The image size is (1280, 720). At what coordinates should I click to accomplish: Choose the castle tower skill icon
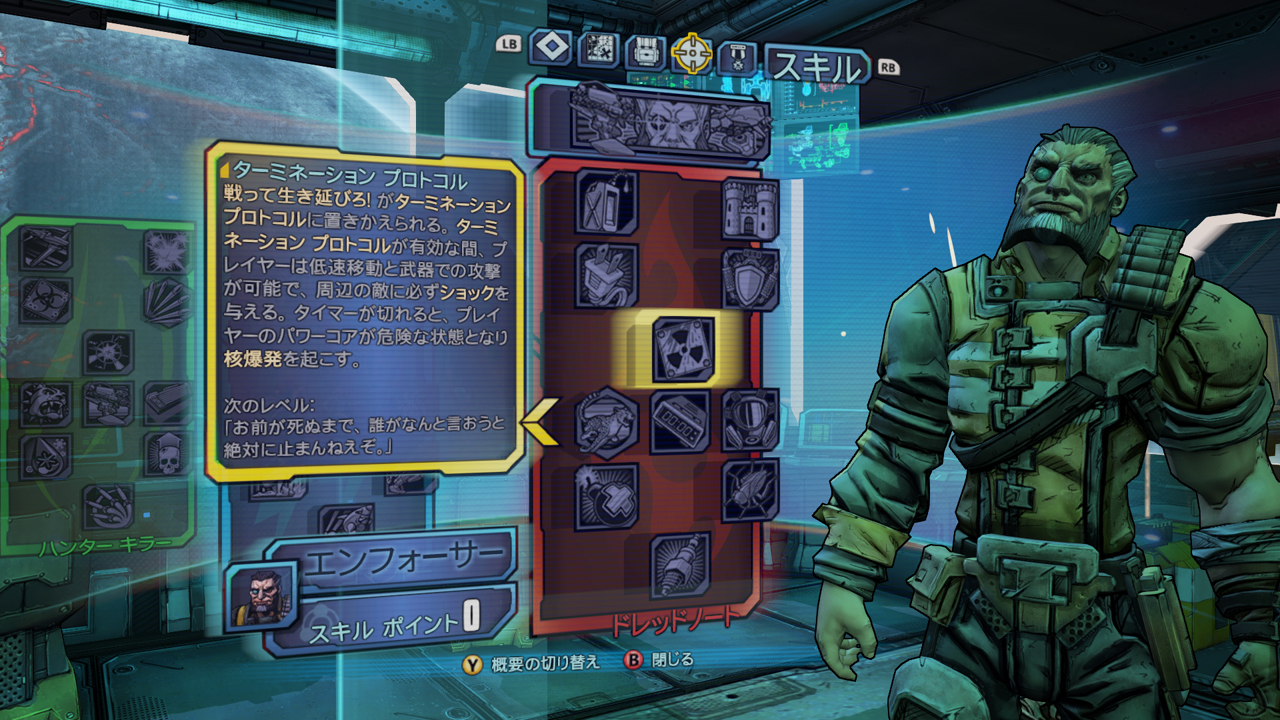click(750, 208)
